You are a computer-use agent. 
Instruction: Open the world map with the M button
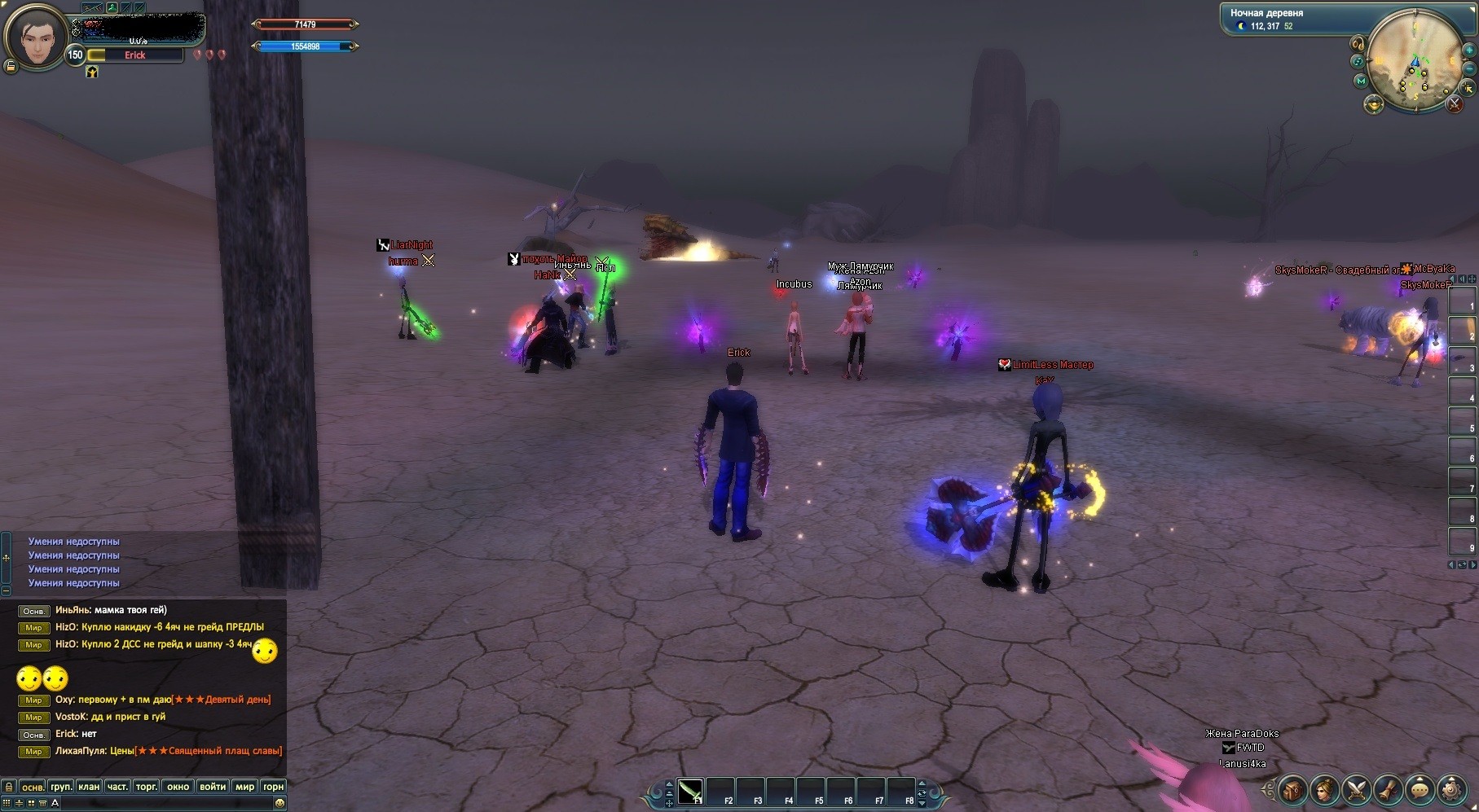[1360, 81]
